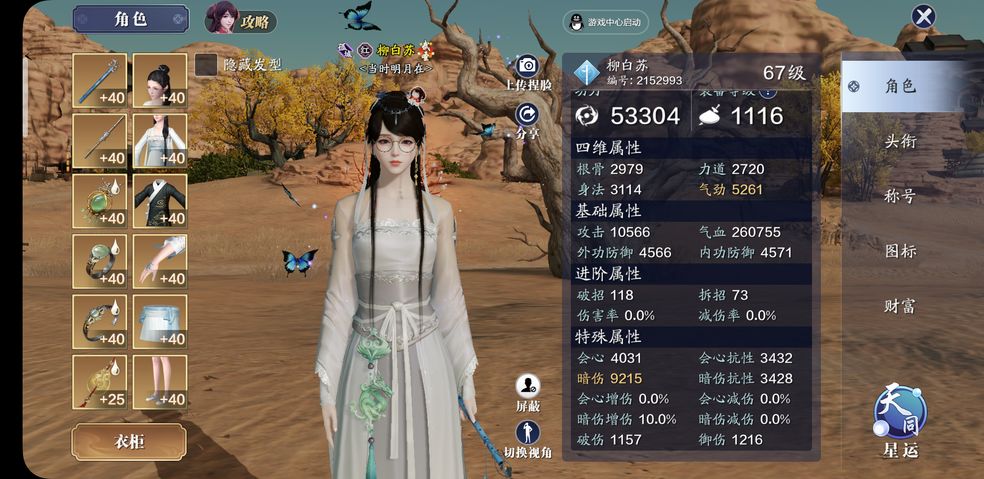The height and width of the screenshot is (479, 984).
Task: Select the jade ring equipment slot
Action: pos(99,261)
